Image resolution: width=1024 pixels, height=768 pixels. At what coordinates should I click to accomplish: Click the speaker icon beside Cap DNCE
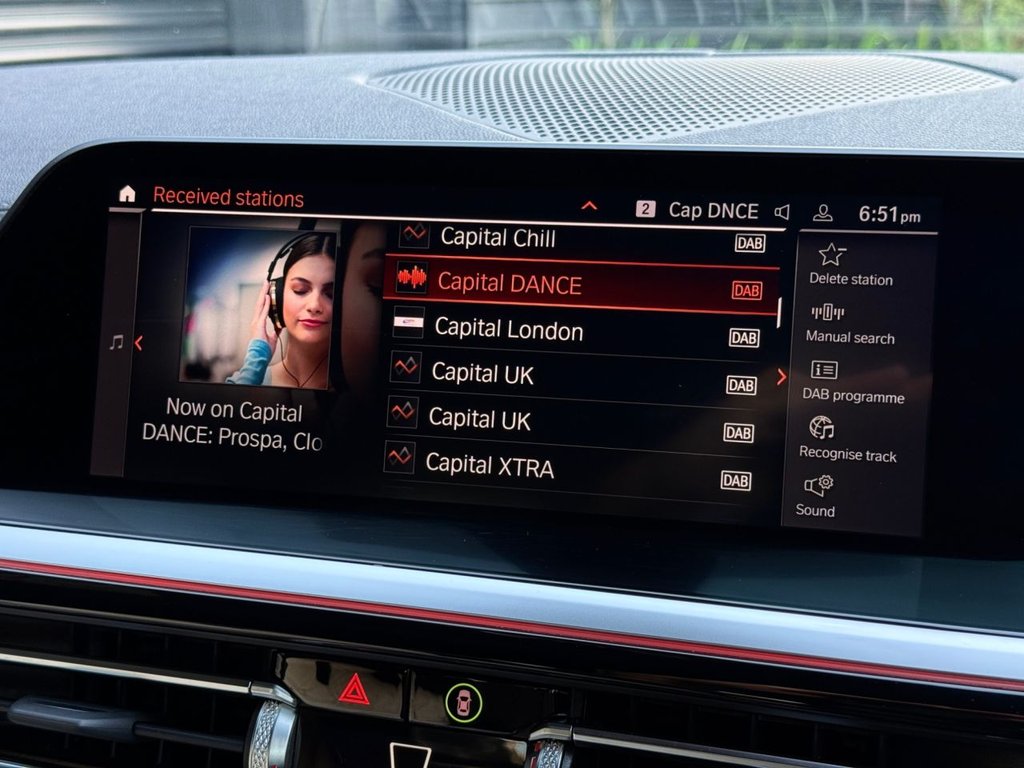[x=782, y=212]
